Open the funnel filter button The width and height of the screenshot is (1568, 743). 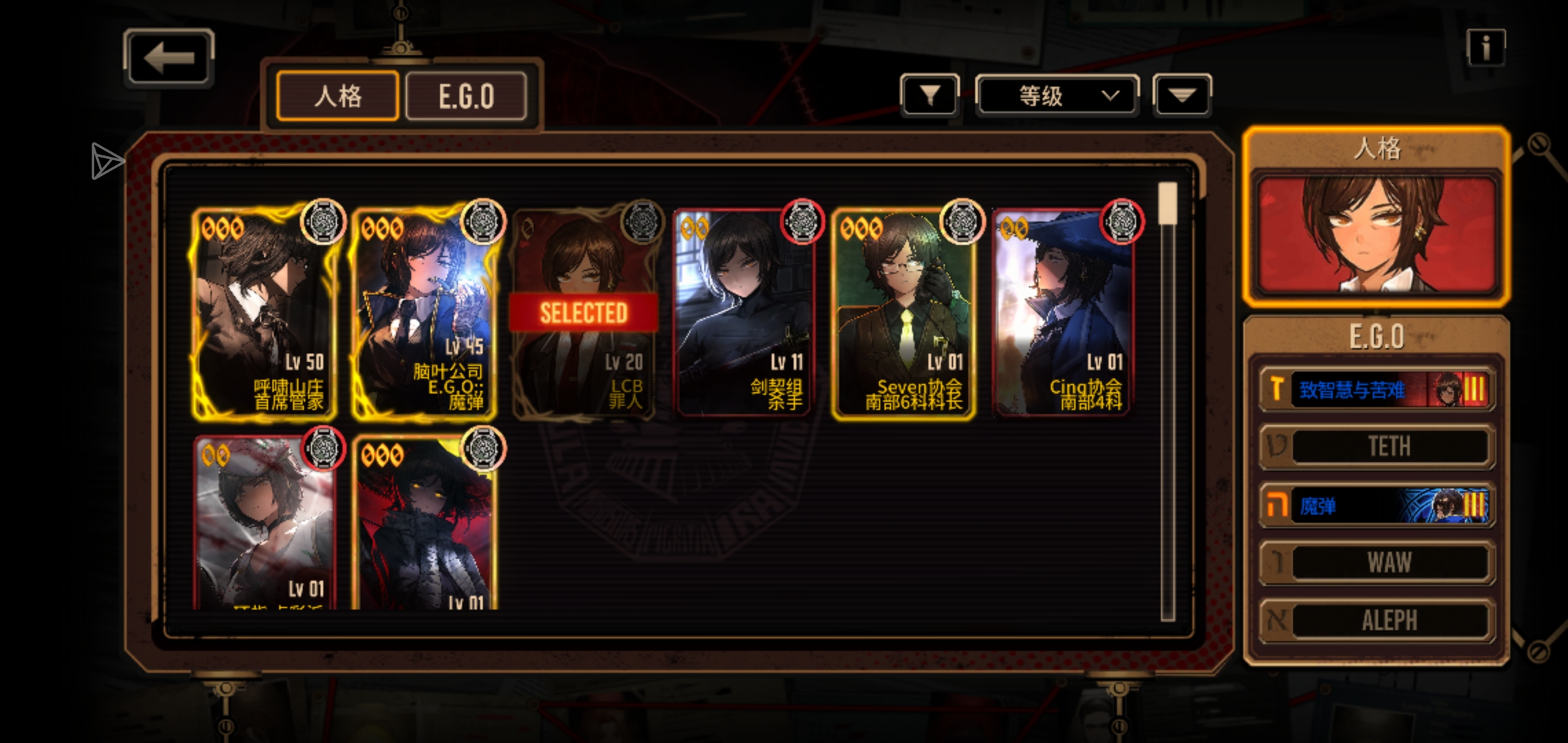[930, 96]
